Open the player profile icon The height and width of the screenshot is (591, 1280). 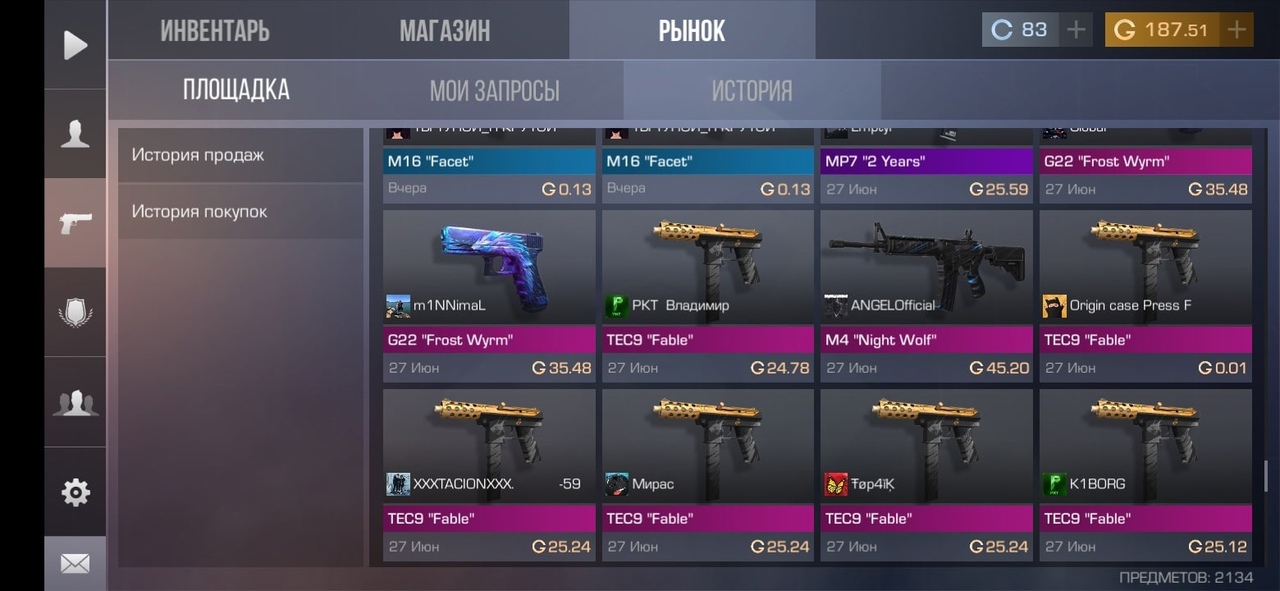click(75, 134)
